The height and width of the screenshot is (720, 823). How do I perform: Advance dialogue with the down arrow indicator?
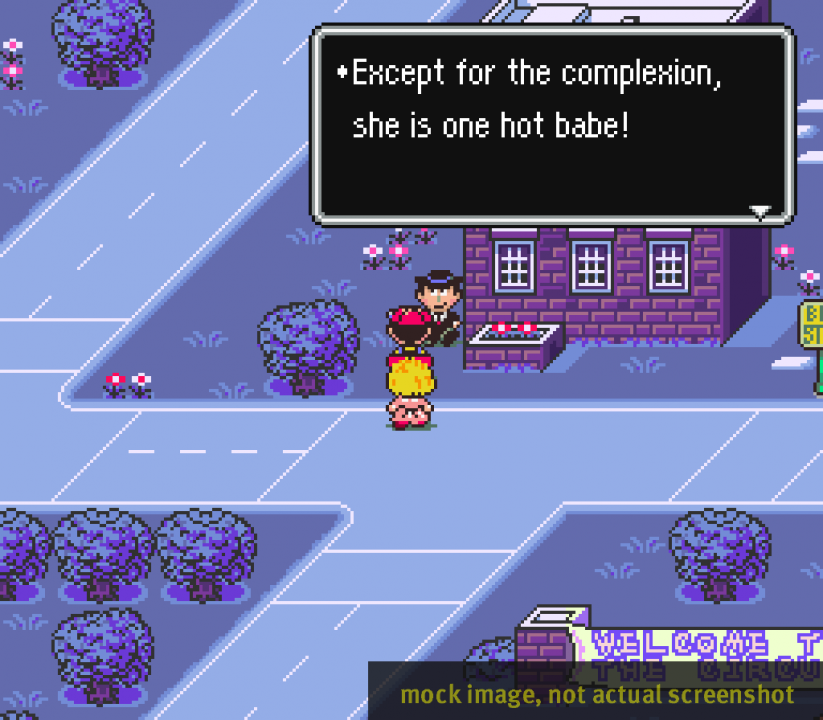(761, 211)
